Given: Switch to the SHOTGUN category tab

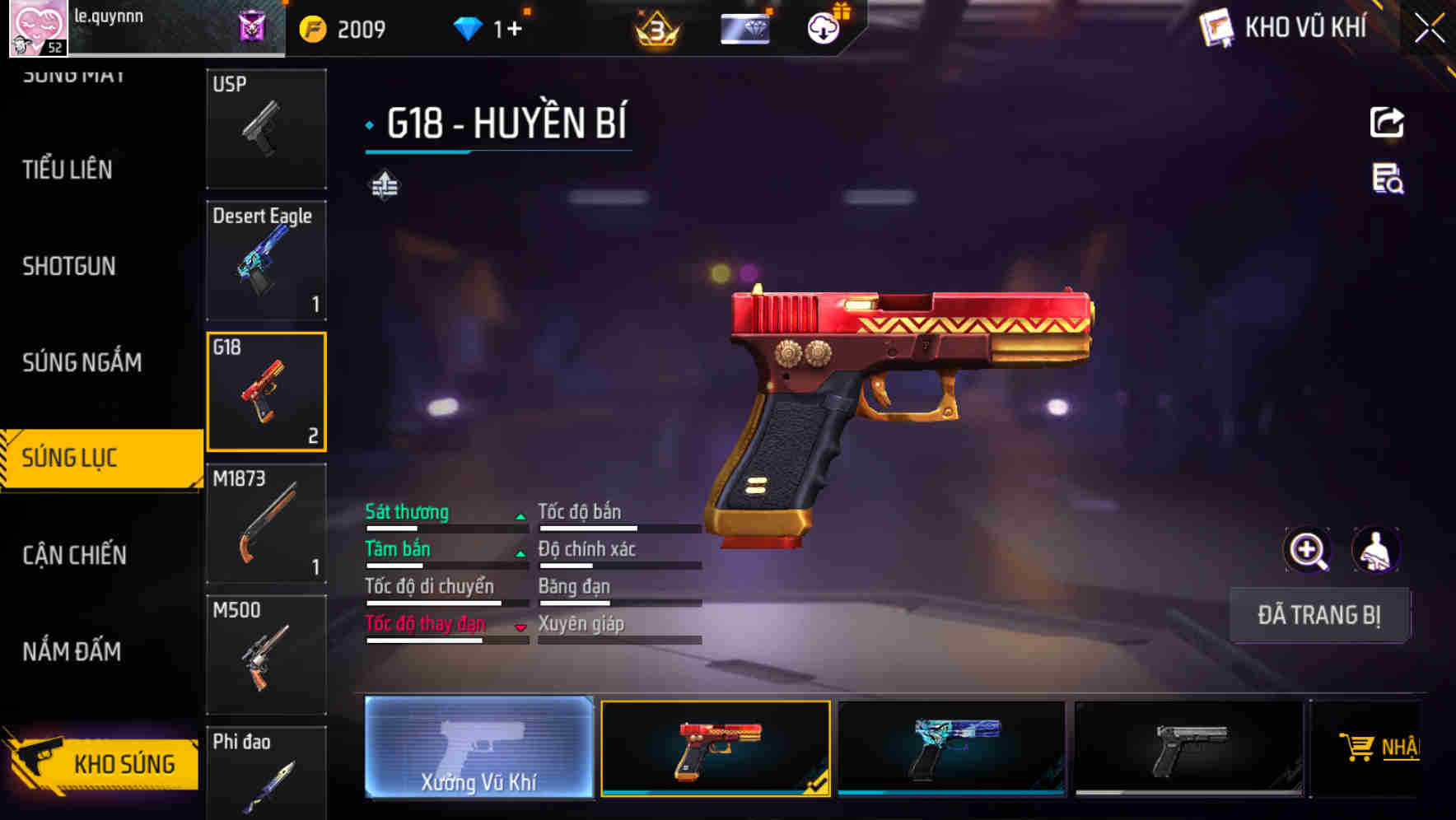Looking at the screenshot, I should pyautogui.click(x=70, y=266).
